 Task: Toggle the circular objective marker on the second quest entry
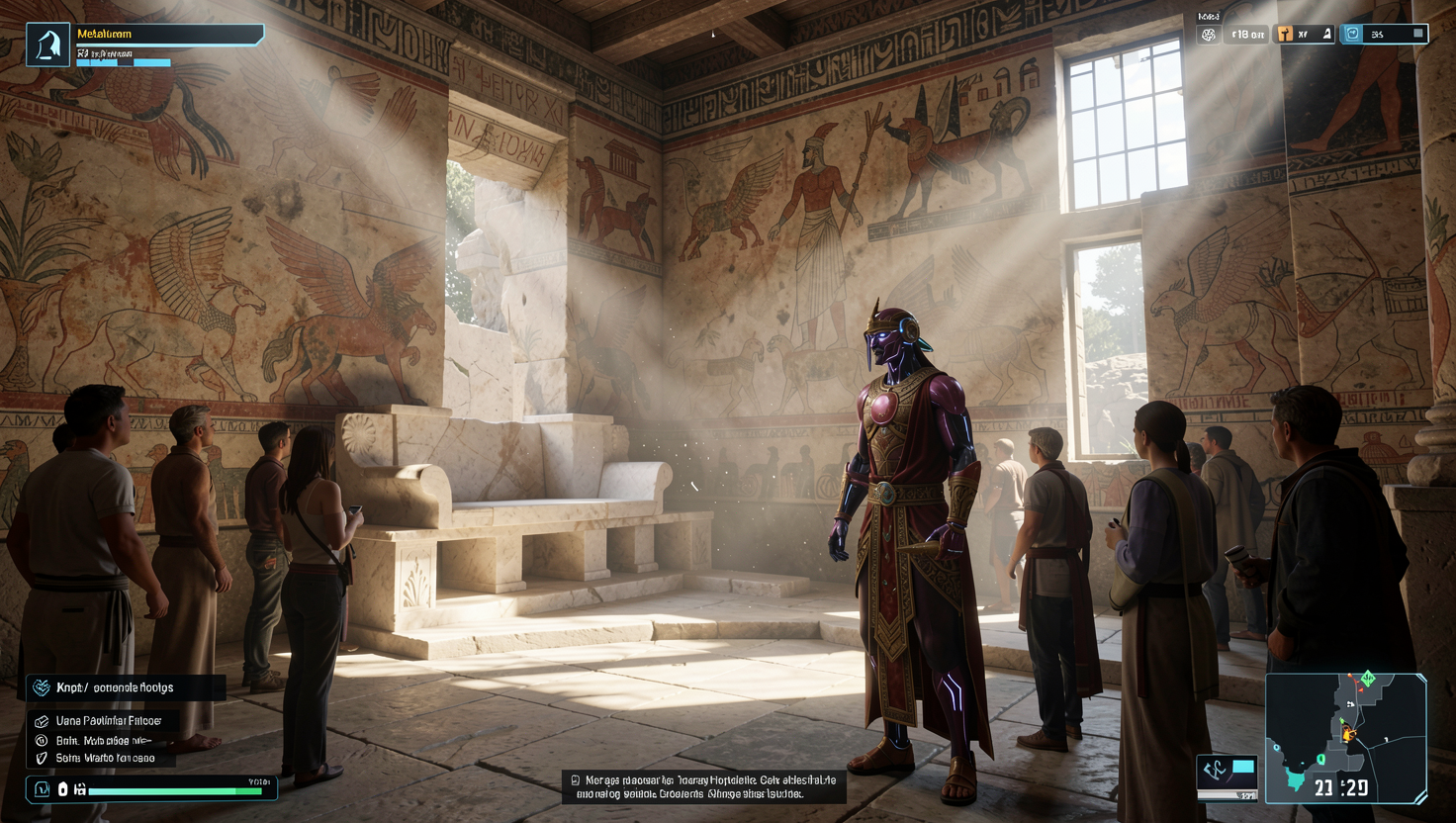(x=41, y=742)
